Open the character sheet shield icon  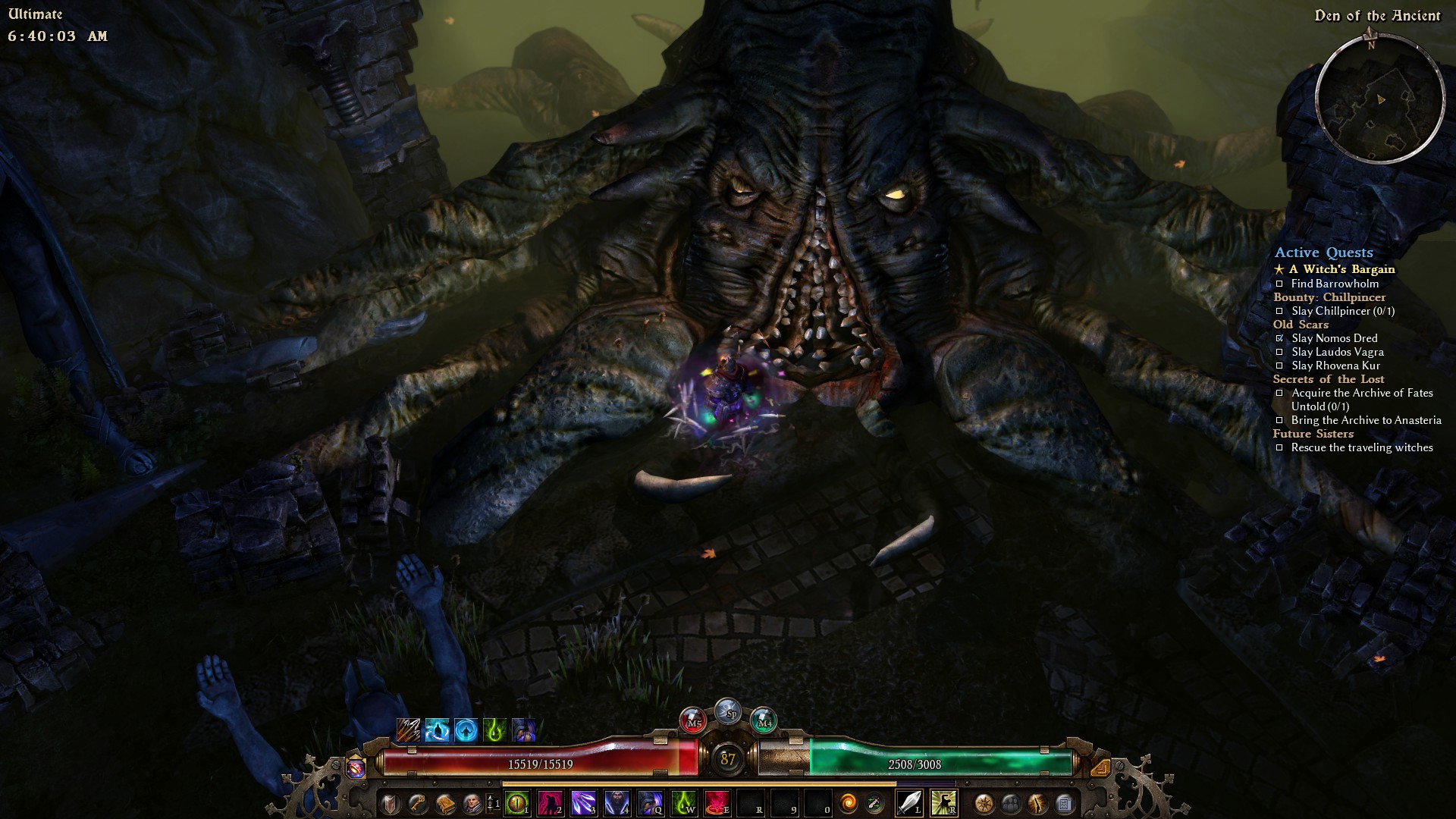[x=391, y=803]
